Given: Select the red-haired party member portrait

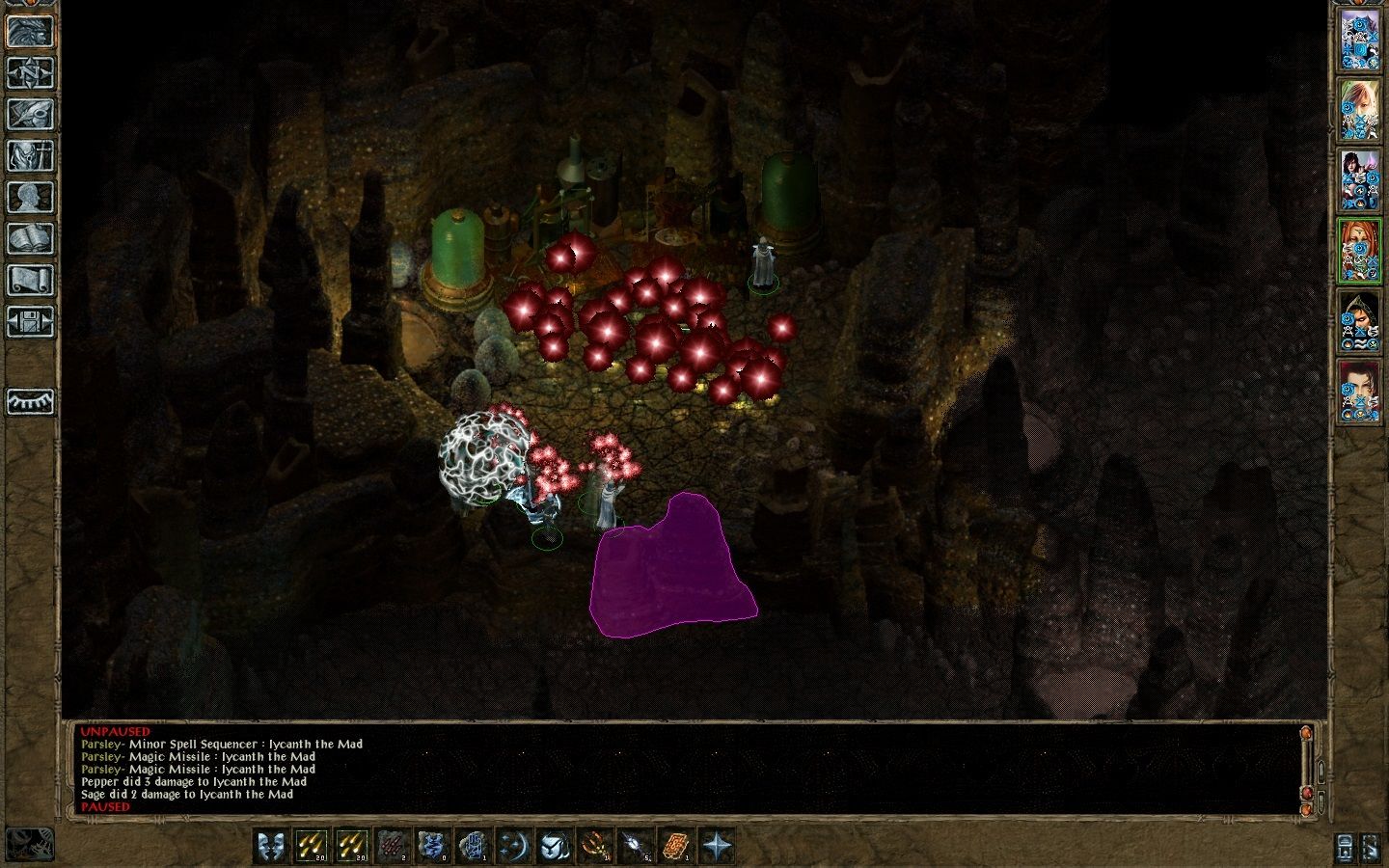Looking at the screenshot, I should [x=1359, y=249].
